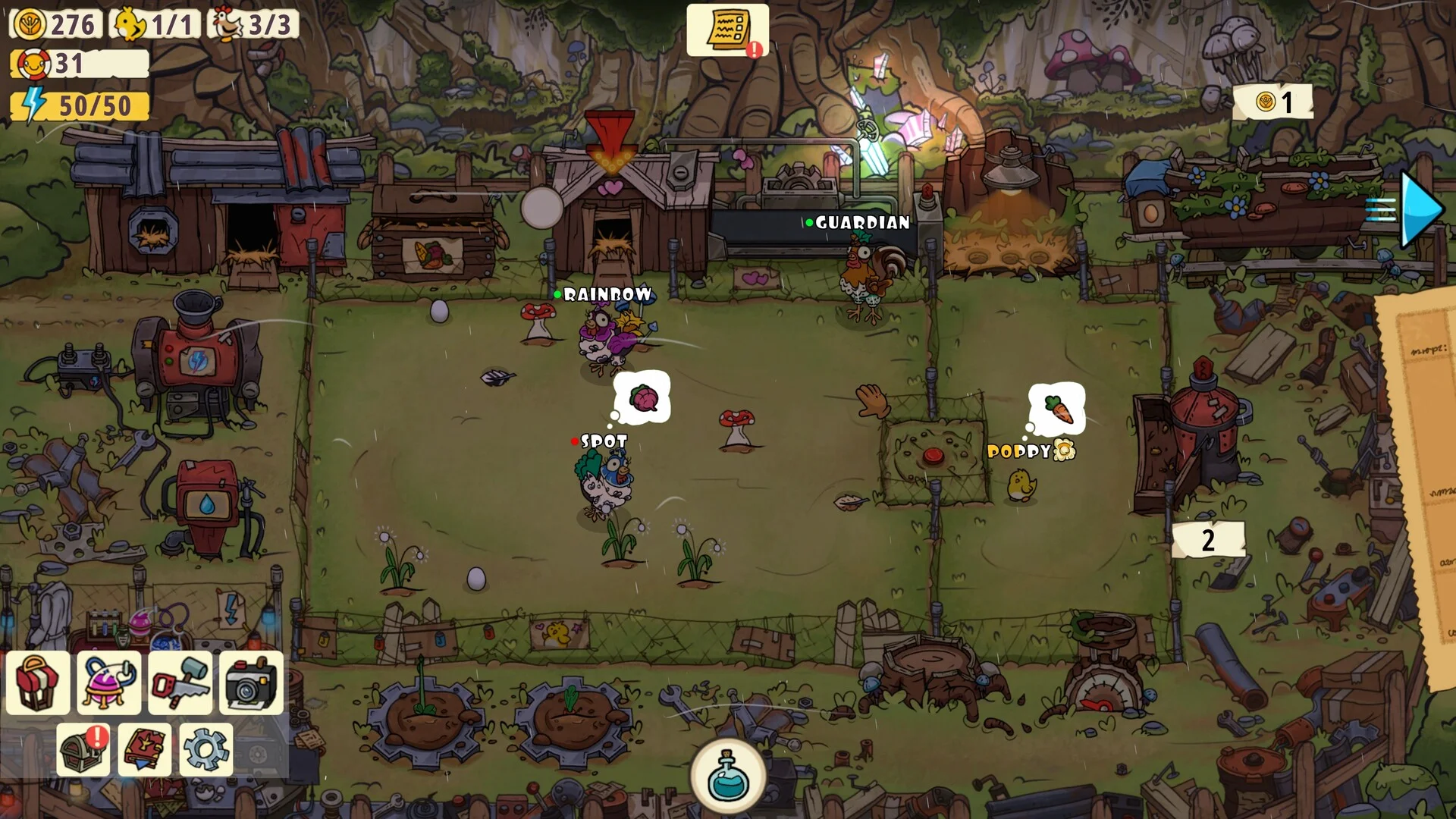Image resolution: width=1456 pixels, height=819 pixels.
Task: Open the gear settings menu
Action: 206,749
